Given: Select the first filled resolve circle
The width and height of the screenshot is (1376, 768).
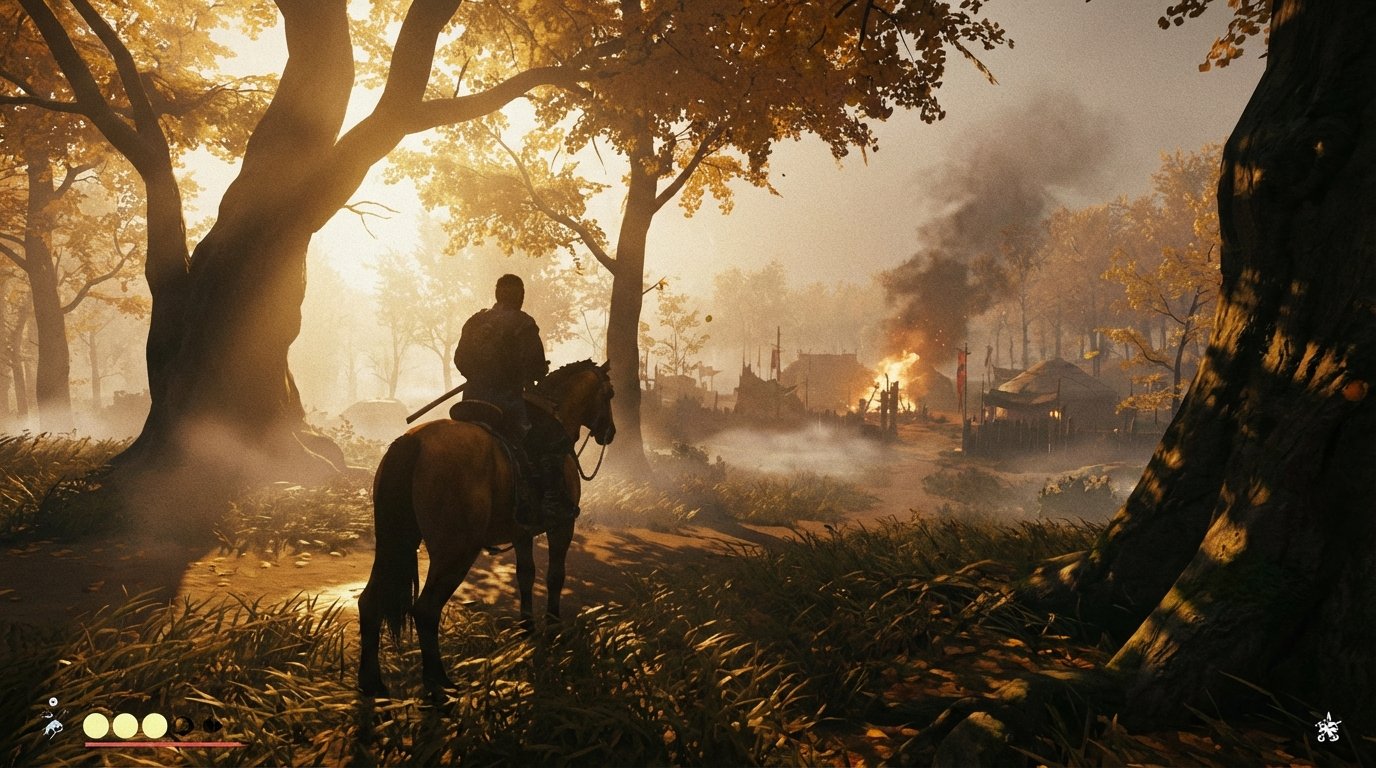Looking at the screenshot, I should 95,726.
